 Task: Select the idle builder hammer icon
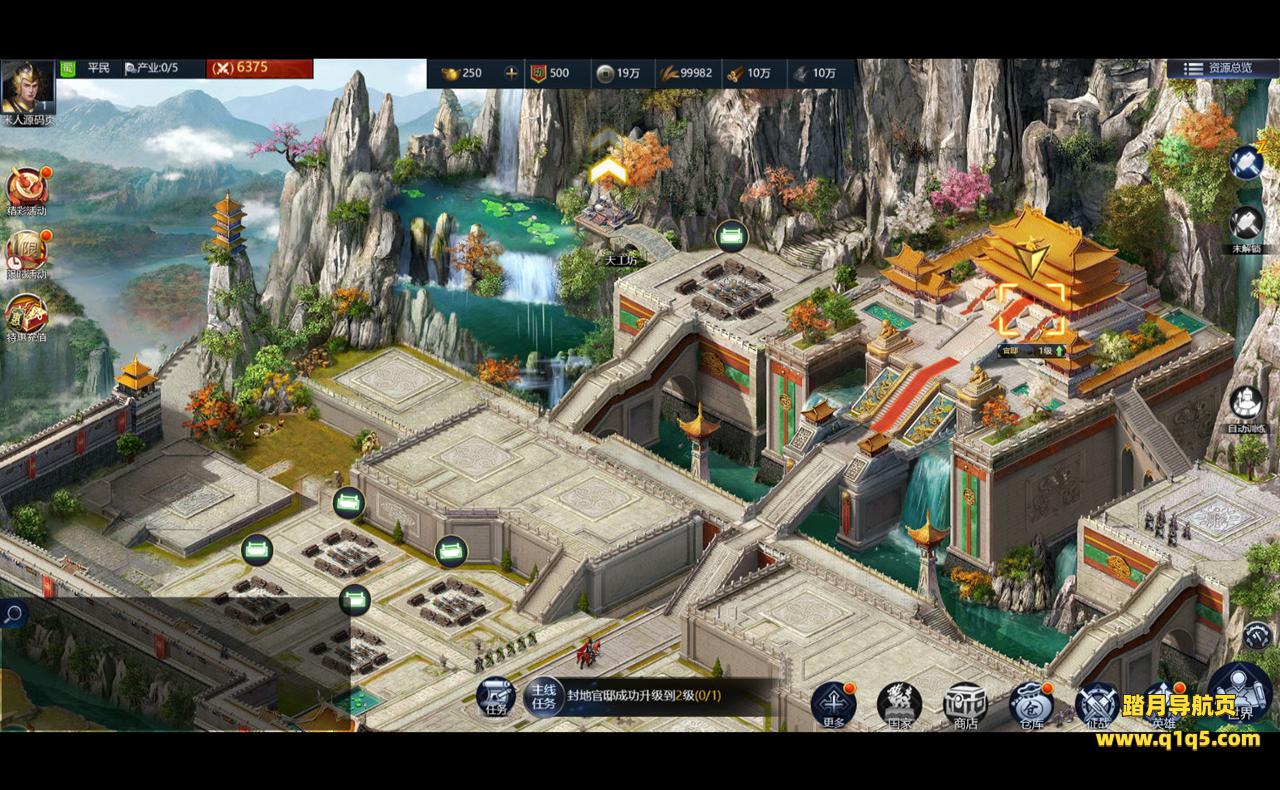coord(1247,163)
